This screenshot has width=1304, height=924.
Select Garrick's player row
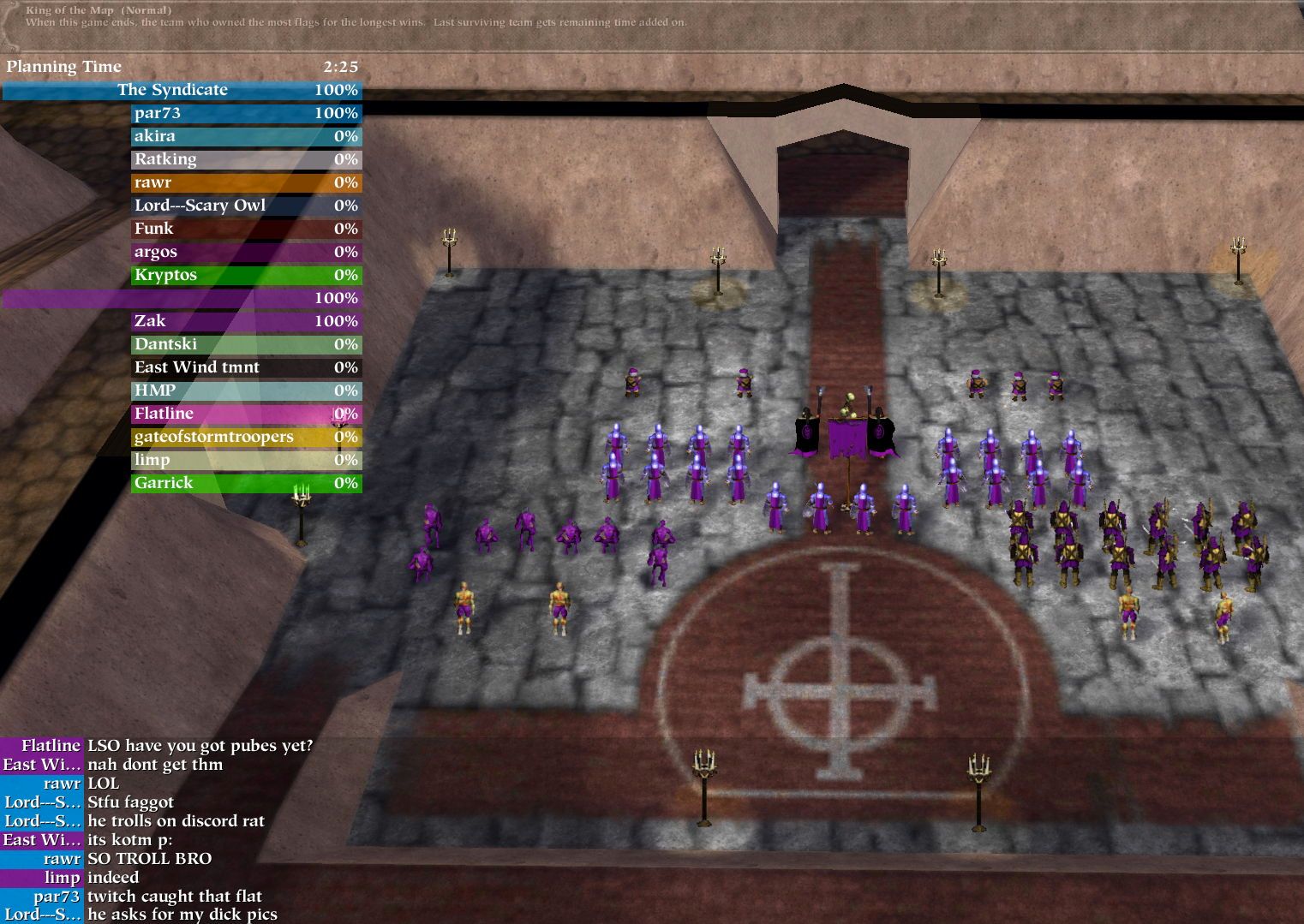click(x=246, y=483)
